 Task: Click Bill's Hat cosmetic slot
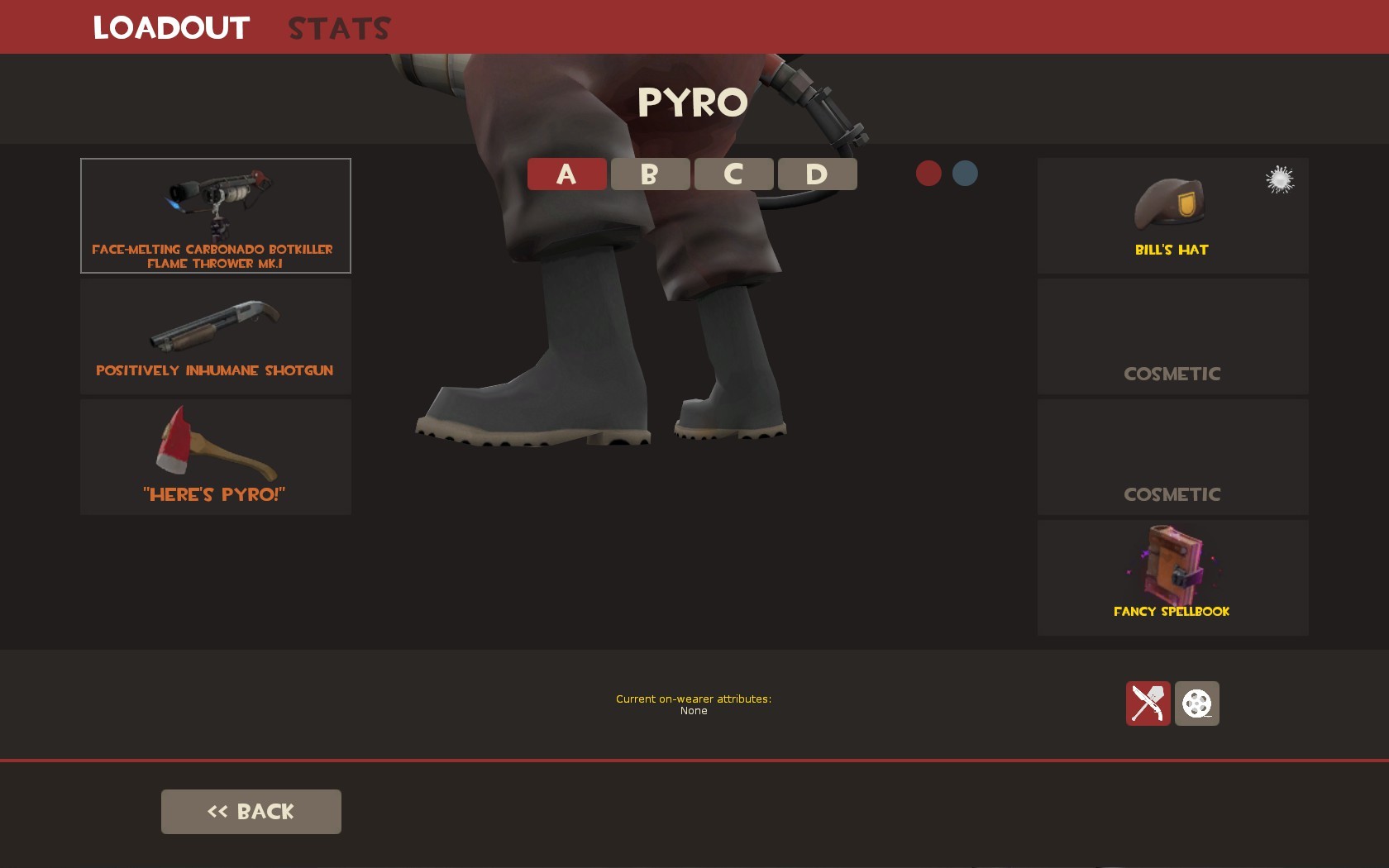coord(1172,215)
